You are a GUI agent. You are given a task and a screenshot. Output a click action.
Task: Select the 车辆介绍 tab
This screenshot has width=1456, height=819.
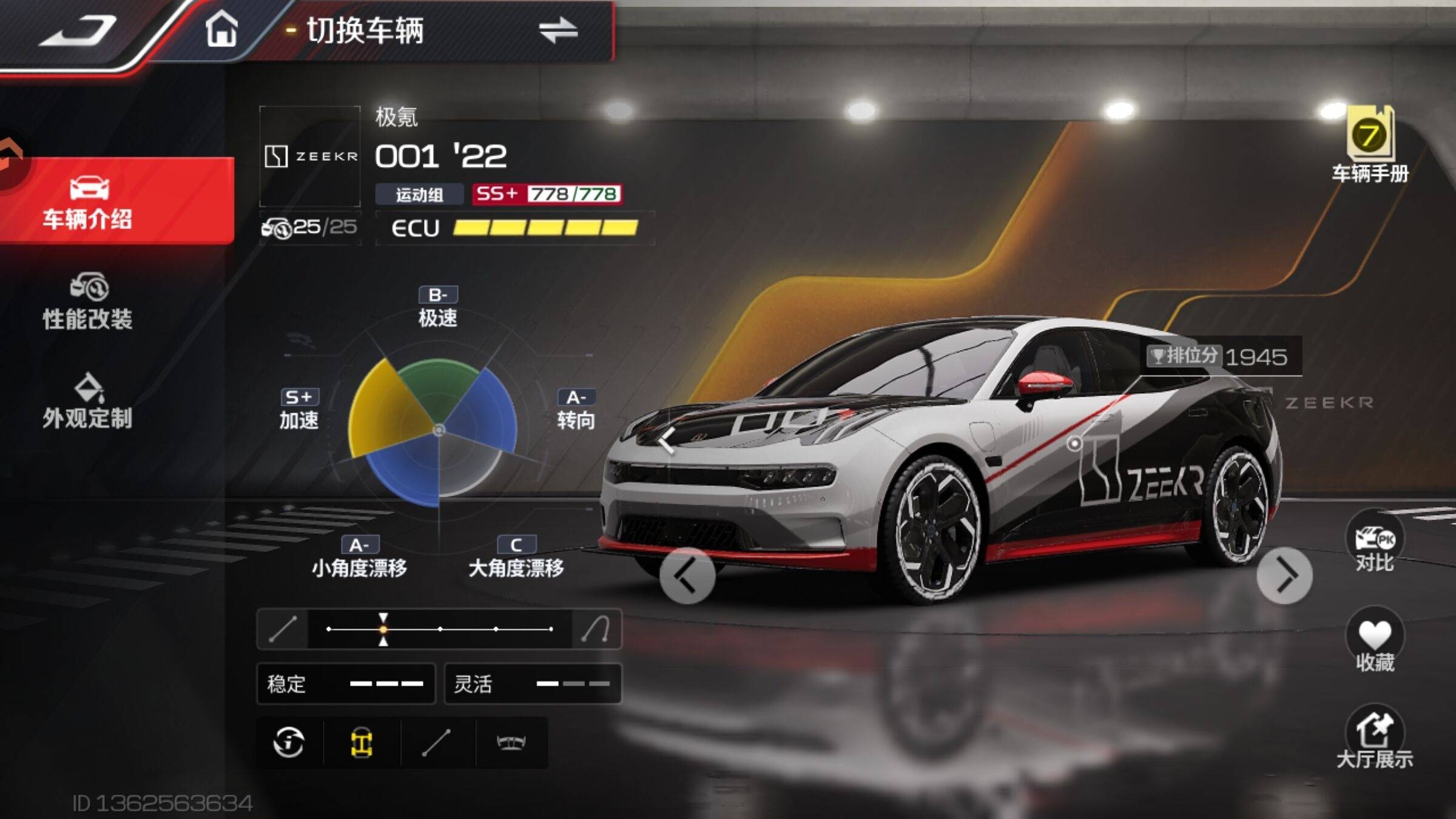(x=88, y=202)
